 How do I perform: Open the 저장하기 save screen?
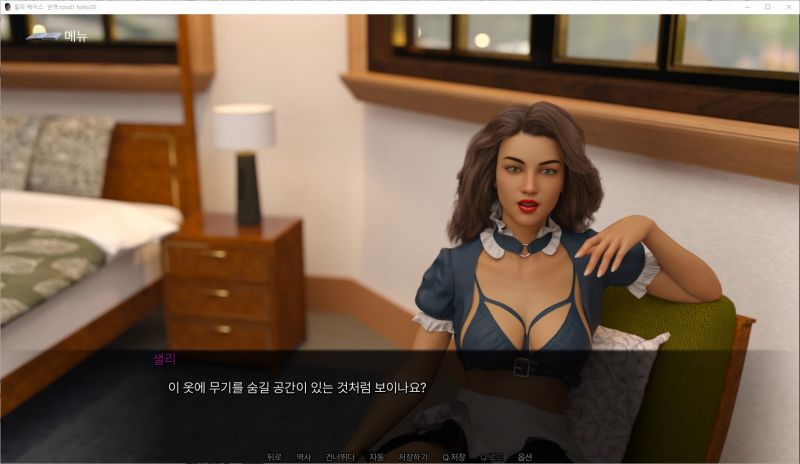[x=413, y=457]
